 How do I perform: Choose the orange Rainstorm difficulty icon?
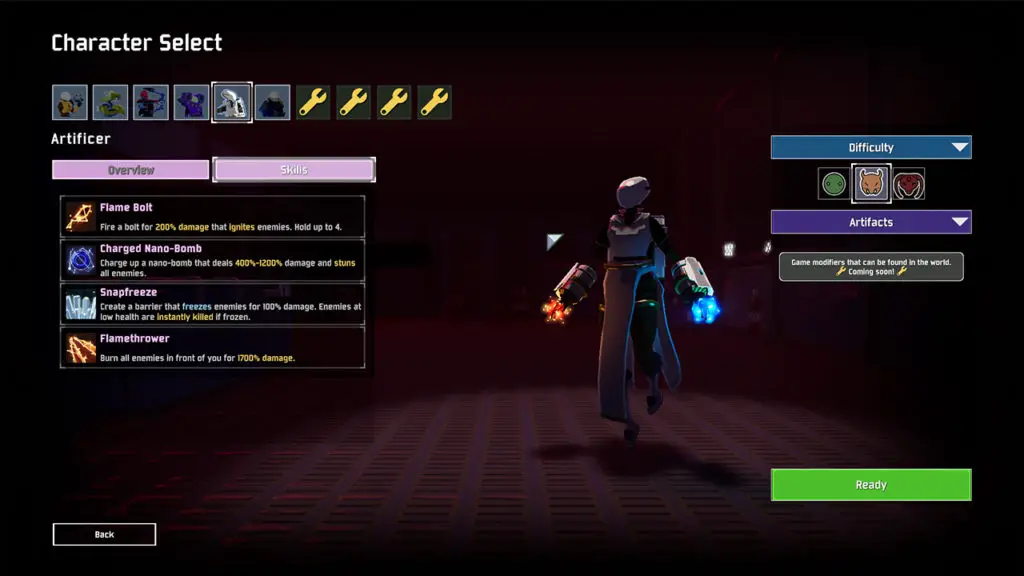point(870,184)
